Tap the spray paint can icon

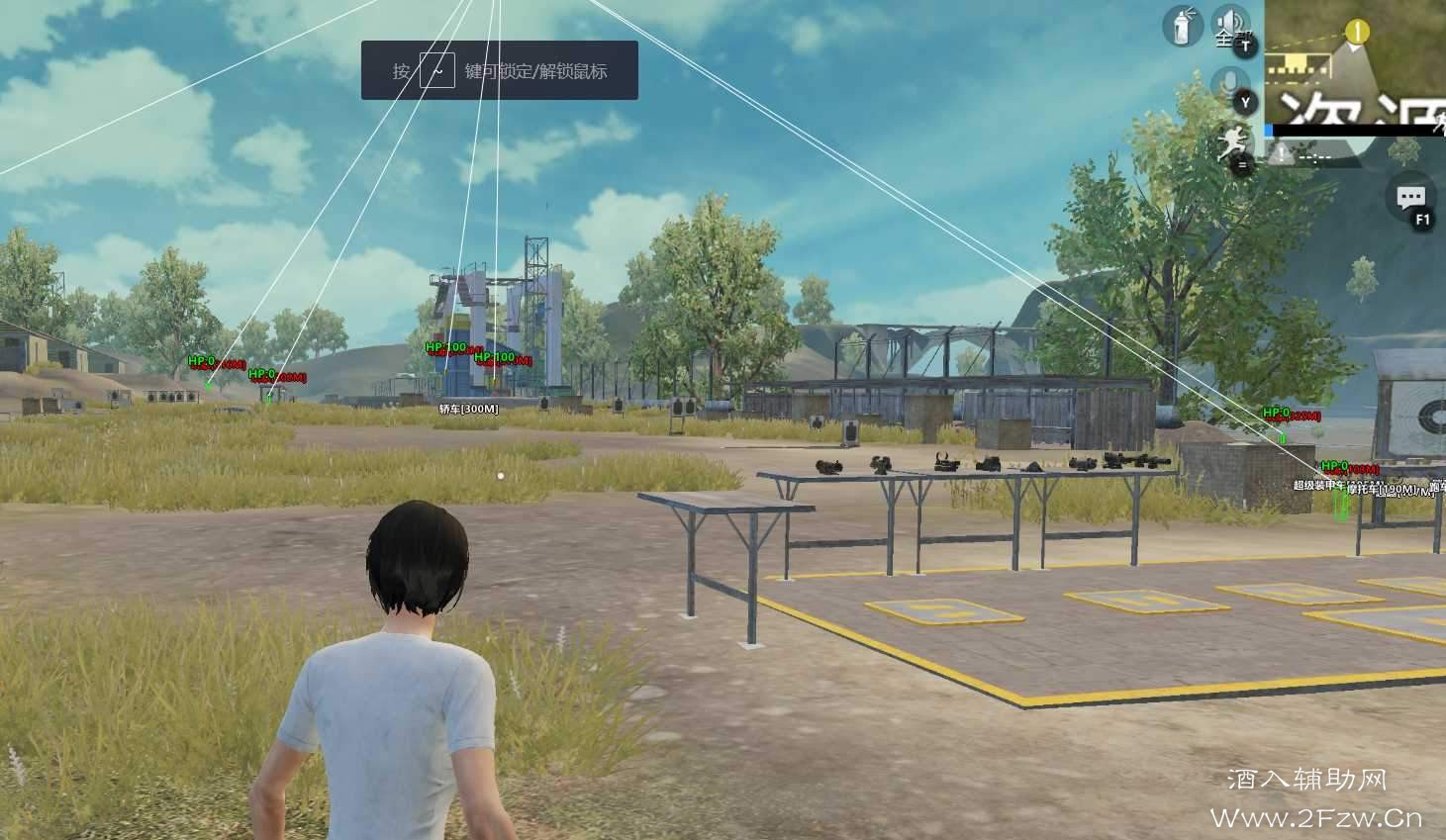(1180, 26)
